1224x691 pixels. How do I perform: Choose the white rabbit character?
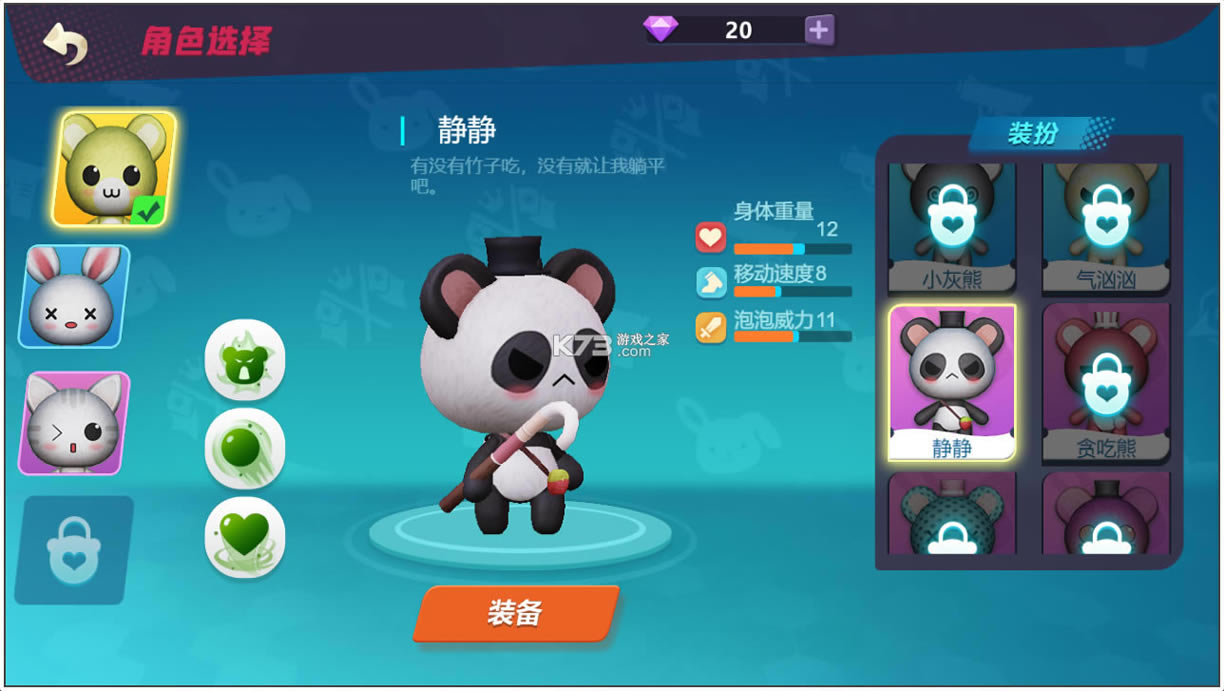coord(75,296)
